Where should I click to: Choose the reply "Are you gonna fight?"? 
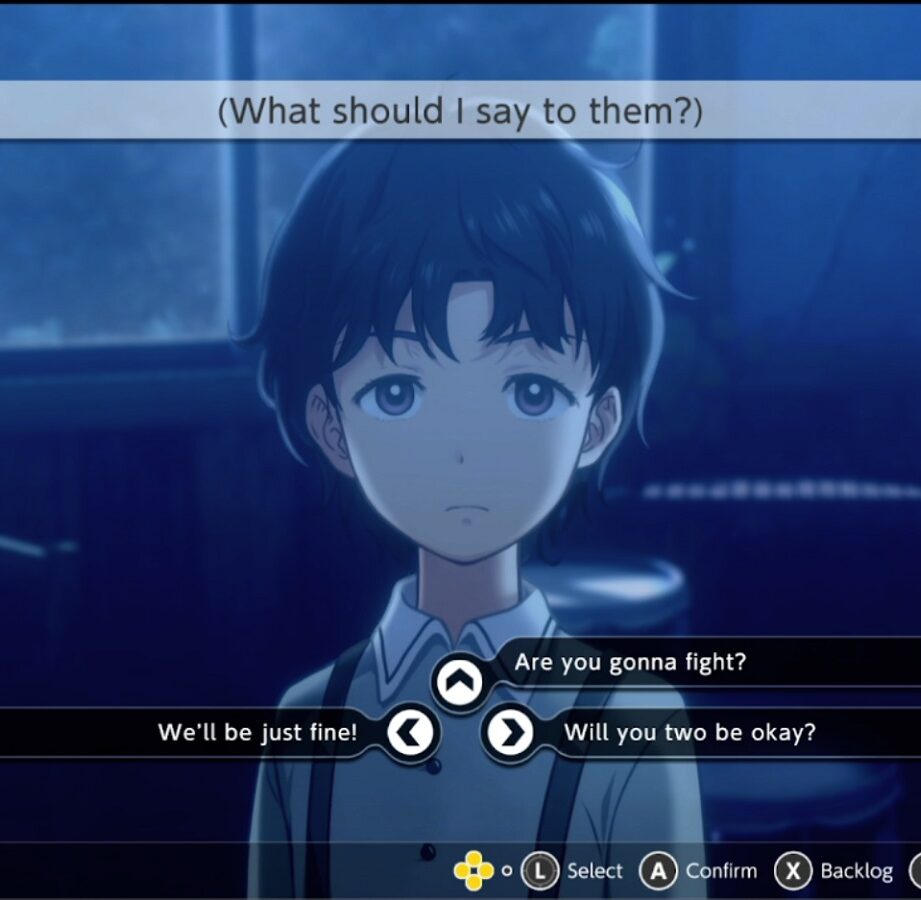[x=630, y=663]
